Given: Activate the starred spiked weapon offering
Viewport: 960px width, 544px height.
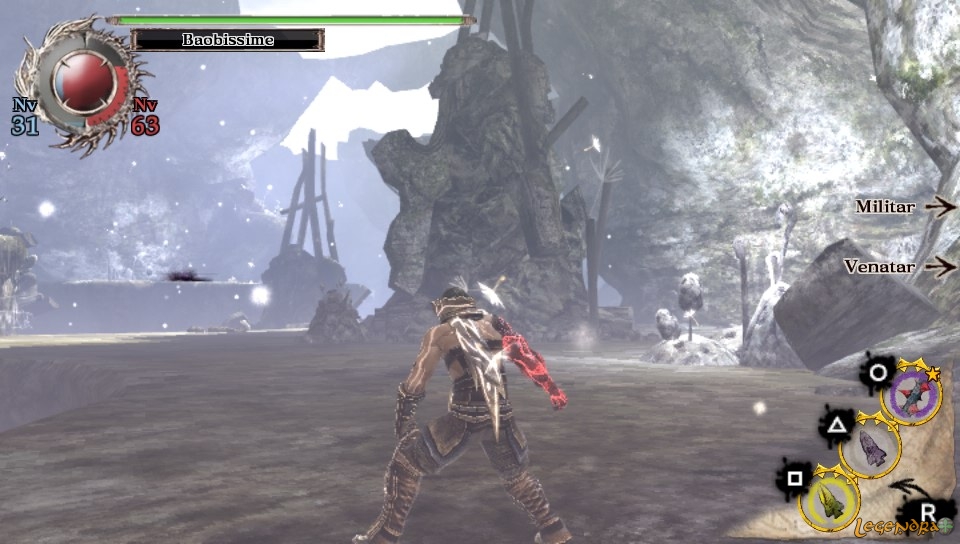Looking at the screenshot, I should click(911, 393).
